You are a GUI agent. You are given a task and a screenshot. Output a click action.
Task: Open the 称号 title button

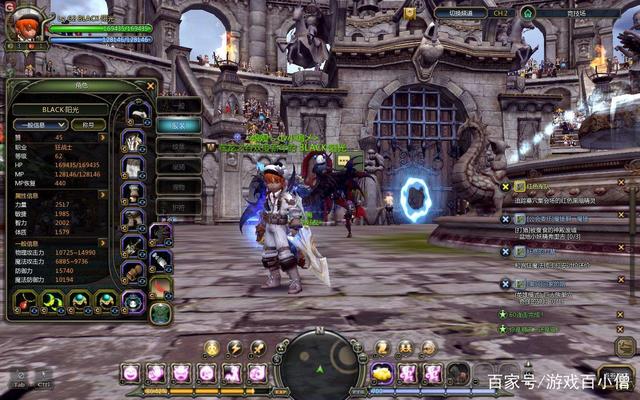point(88,125)
